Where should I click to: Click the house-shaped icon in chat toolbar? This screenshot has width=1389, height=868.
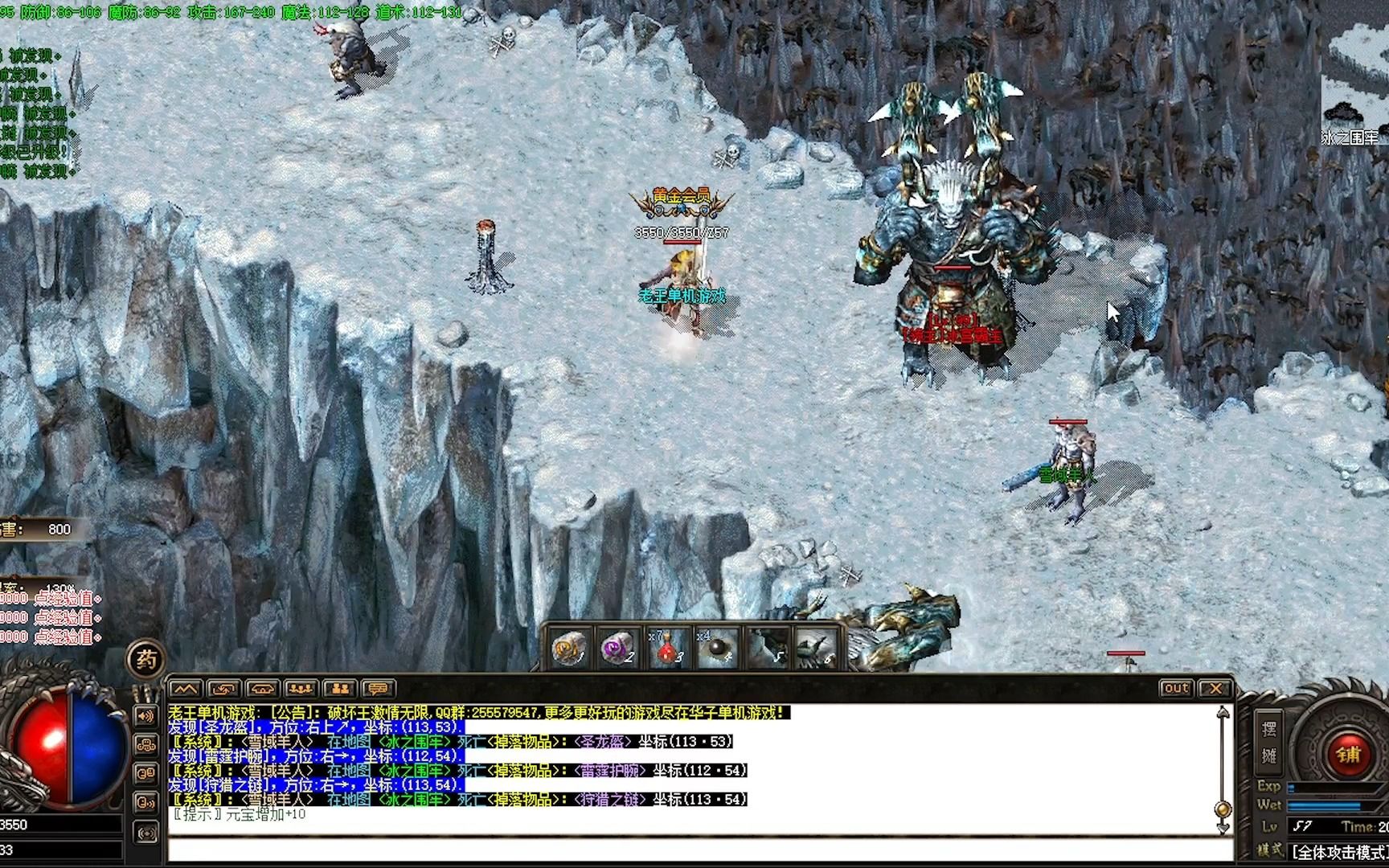click(x=263, y=689)
